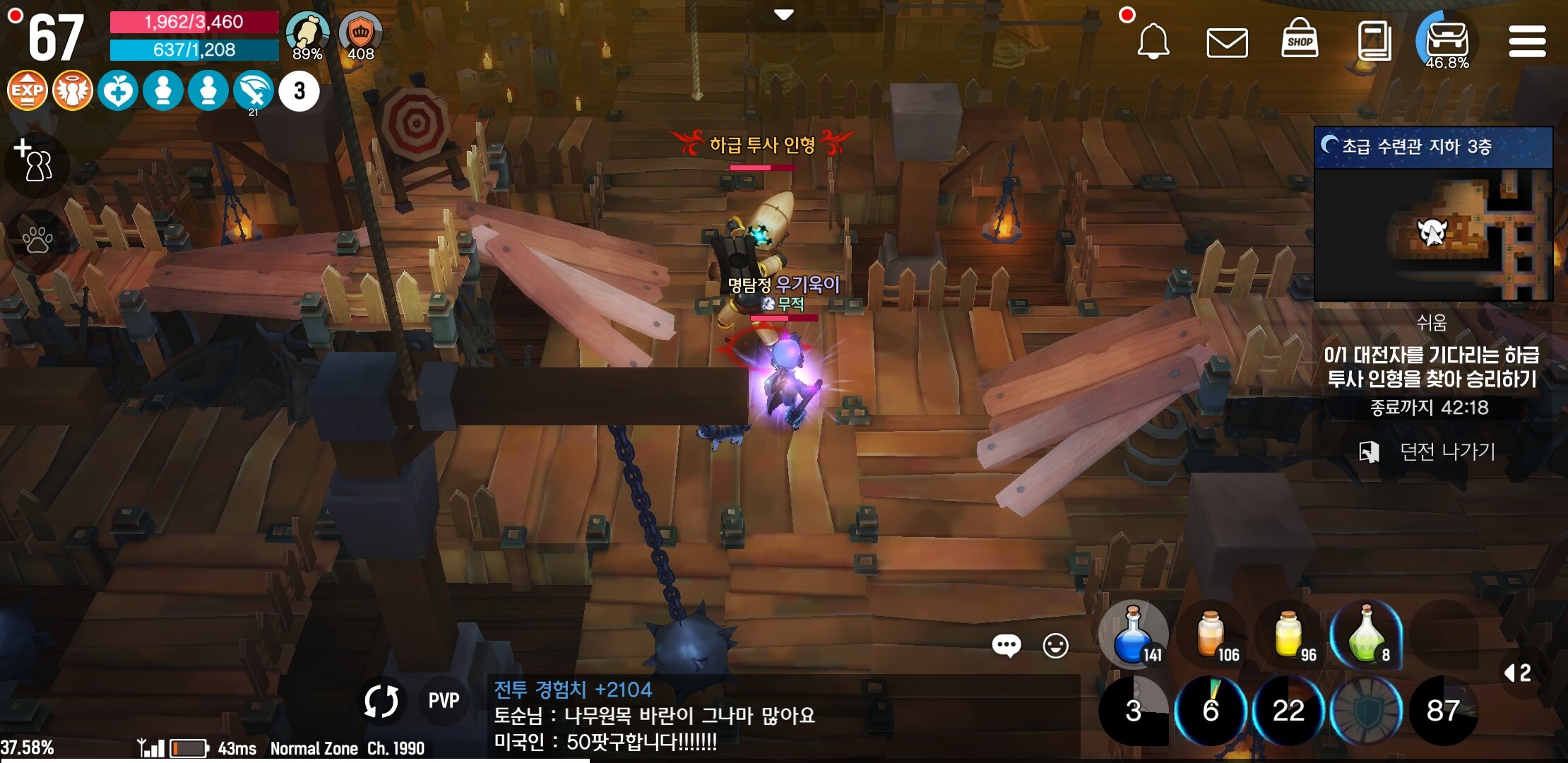Toggle the chat bubble panel
Image resolution: width=1568 pixels, height=763 pixels.
(x=1008, y=645)
